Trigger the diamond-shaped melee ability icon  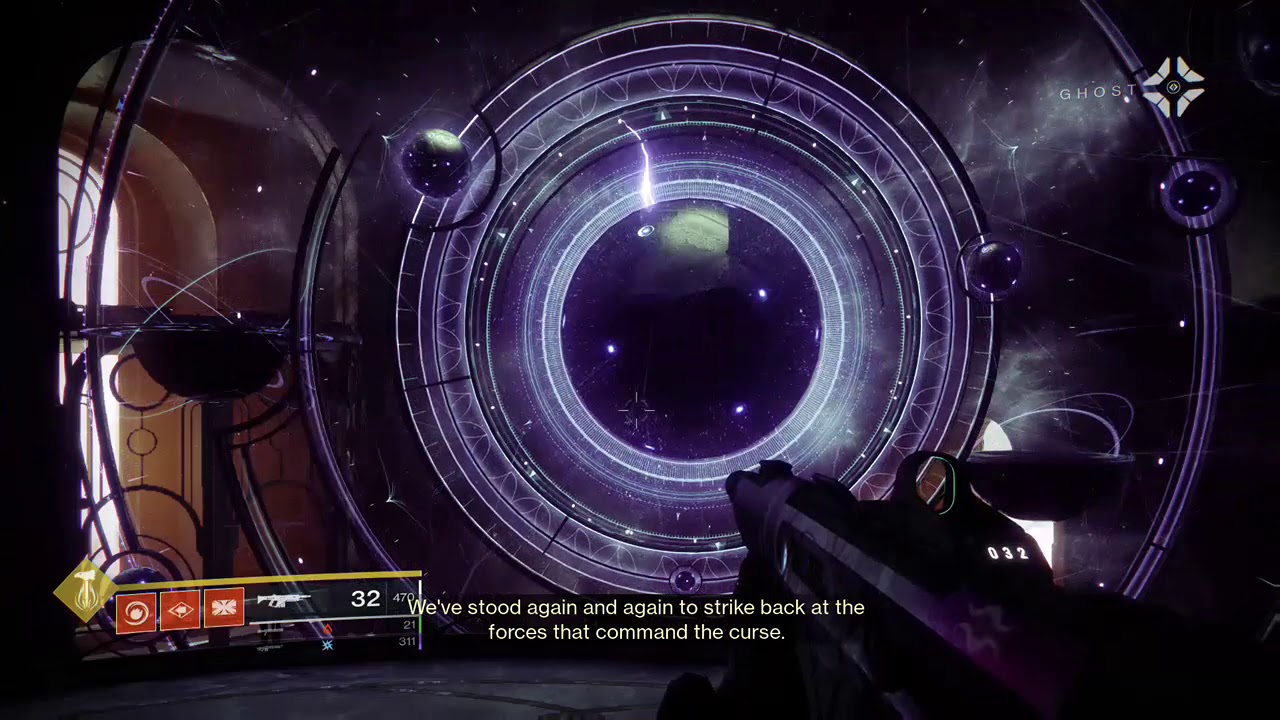180,610
